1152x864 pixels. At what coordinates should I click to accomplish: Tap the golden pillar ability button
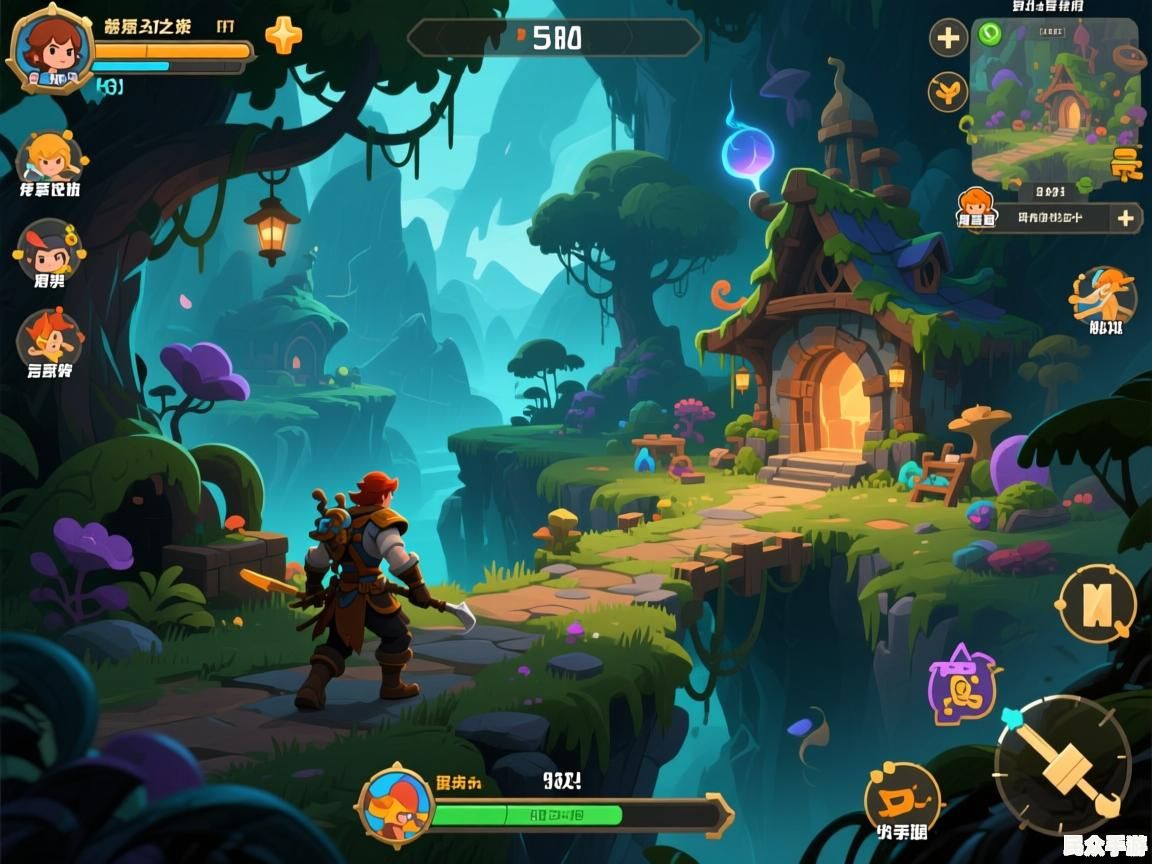click(x=1097, y=603)
